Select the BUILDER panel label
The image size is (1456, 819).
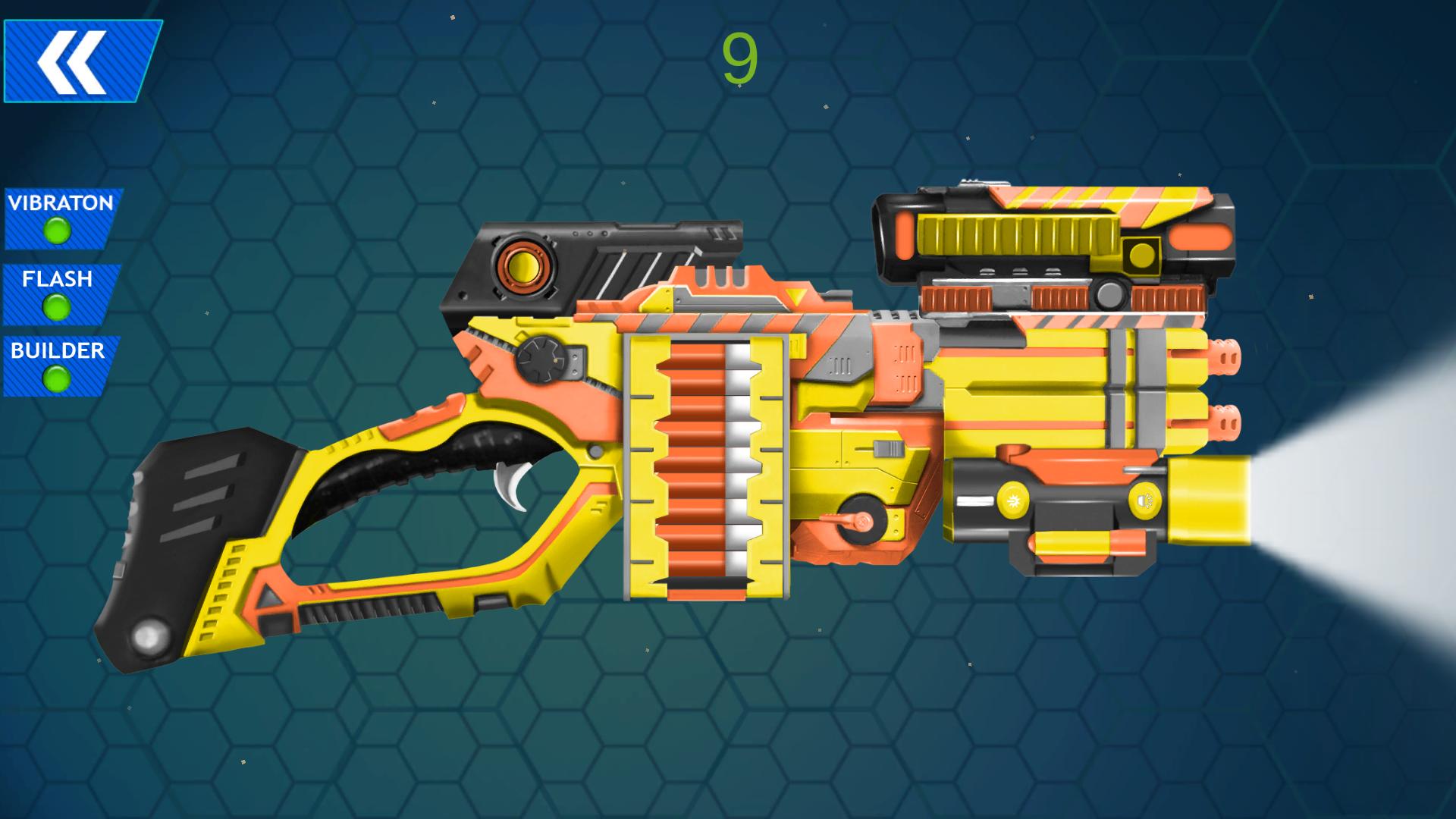(x=57, y=351)
